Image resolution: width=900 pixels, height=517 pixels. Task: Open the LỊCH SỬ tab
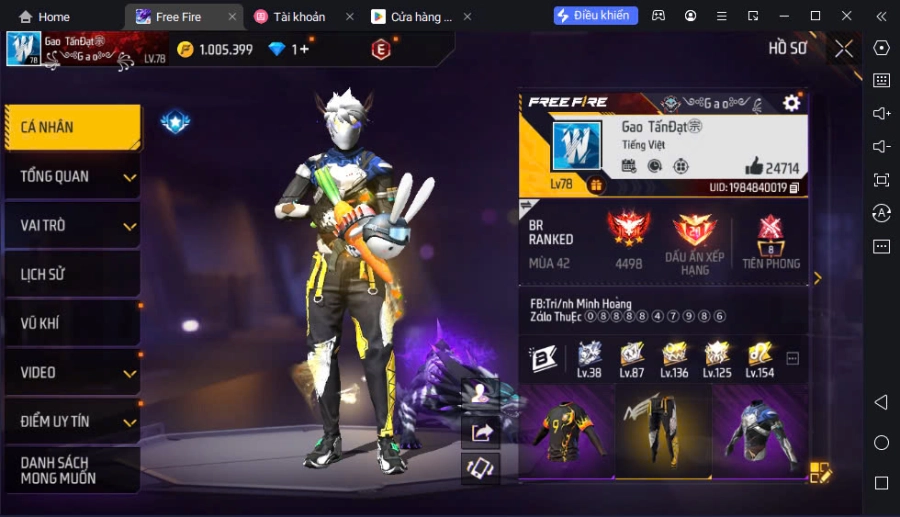(70, 275)
